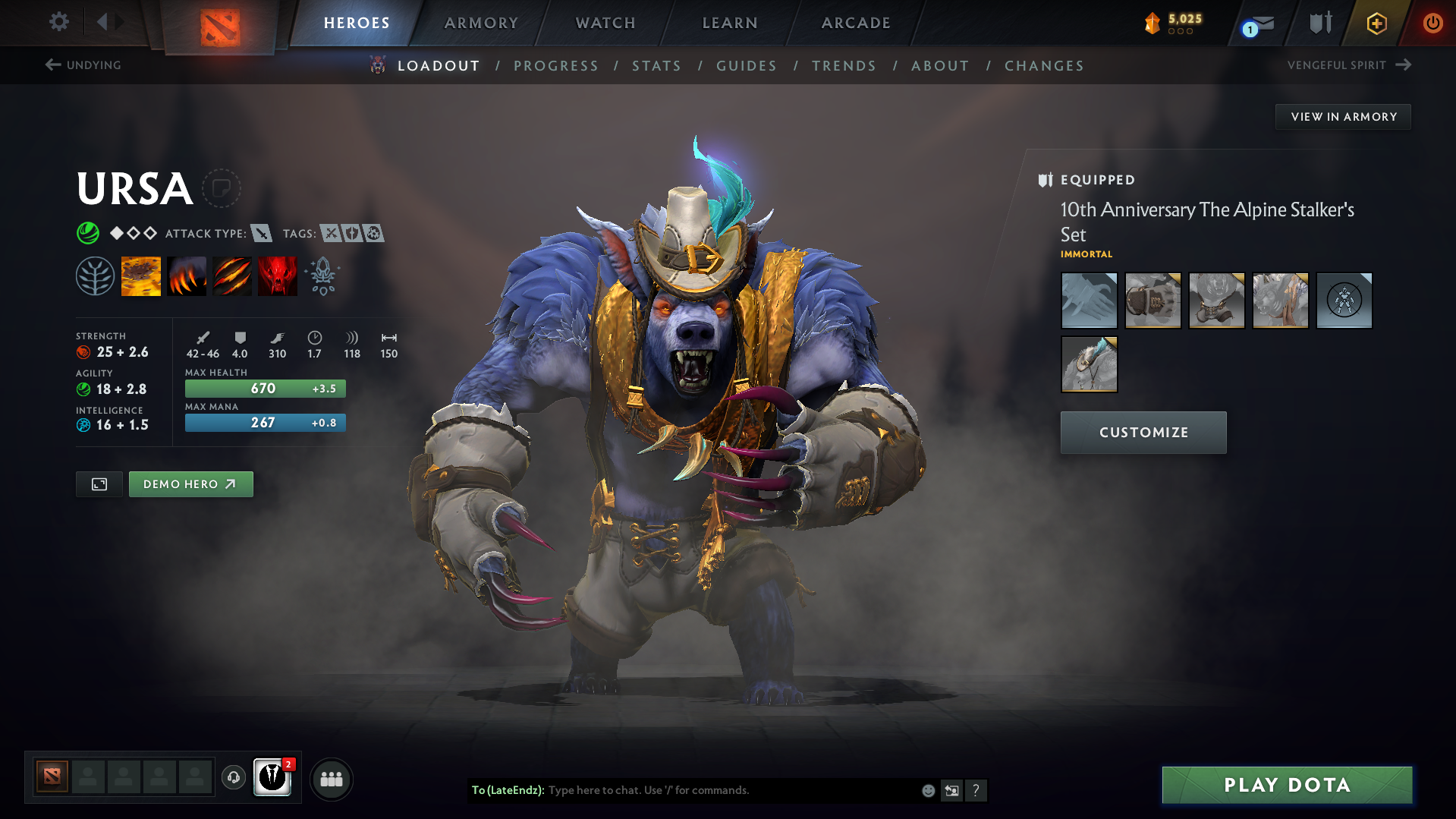The image size is (1456, 819).
Task: View the hero Stats section
Action: click(x=657, y=66)
